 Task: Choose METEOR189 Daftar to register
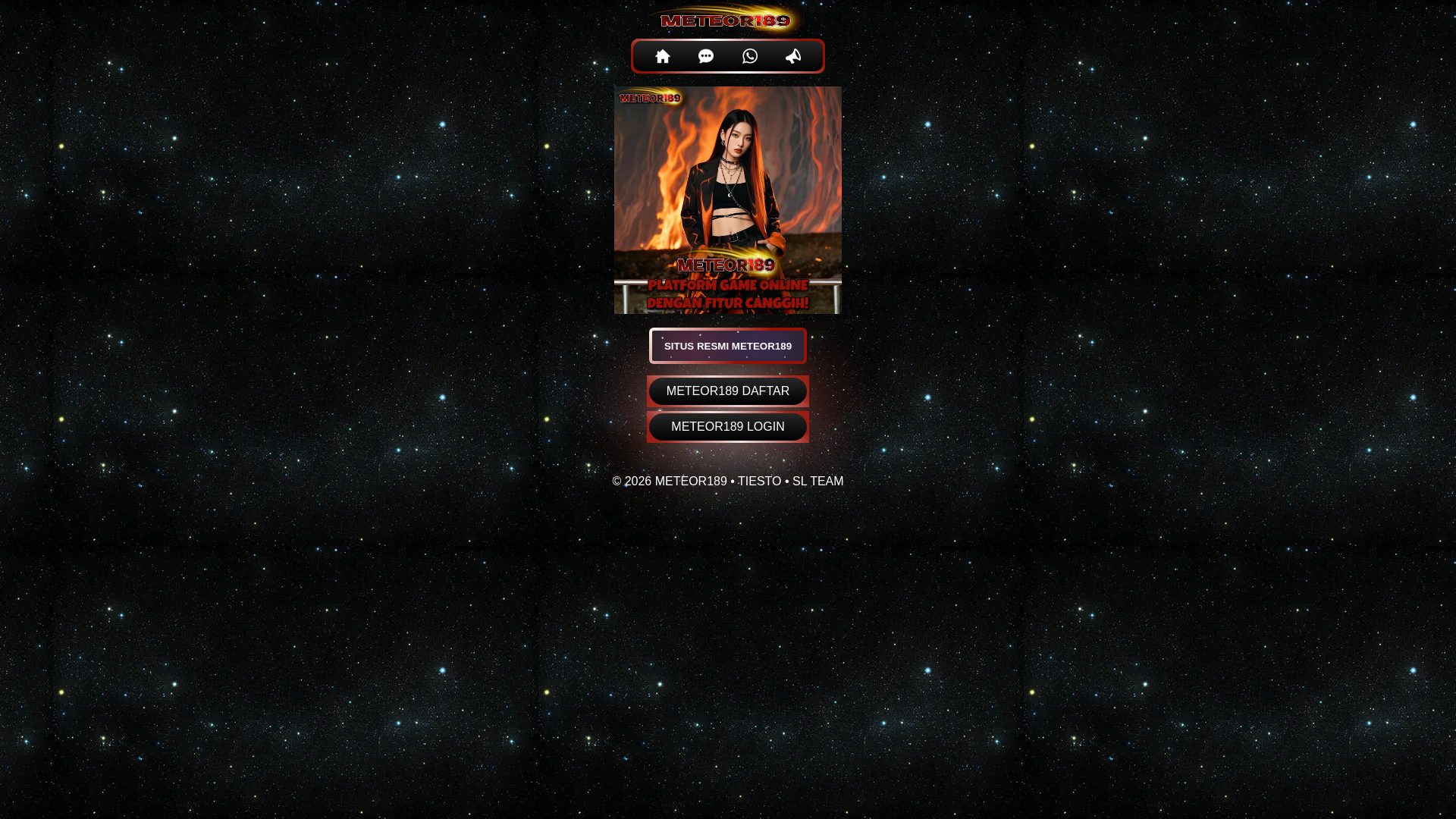[727, 391]
